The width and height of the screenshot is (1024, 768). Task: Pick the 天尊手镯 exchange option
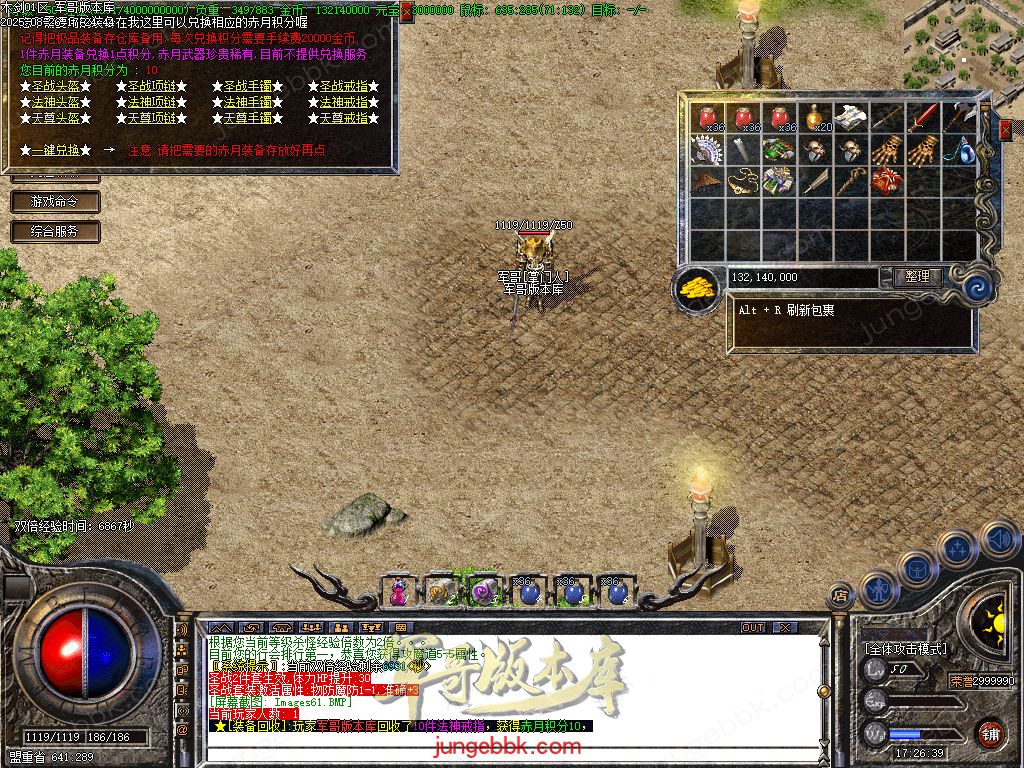tap(247, 118)
